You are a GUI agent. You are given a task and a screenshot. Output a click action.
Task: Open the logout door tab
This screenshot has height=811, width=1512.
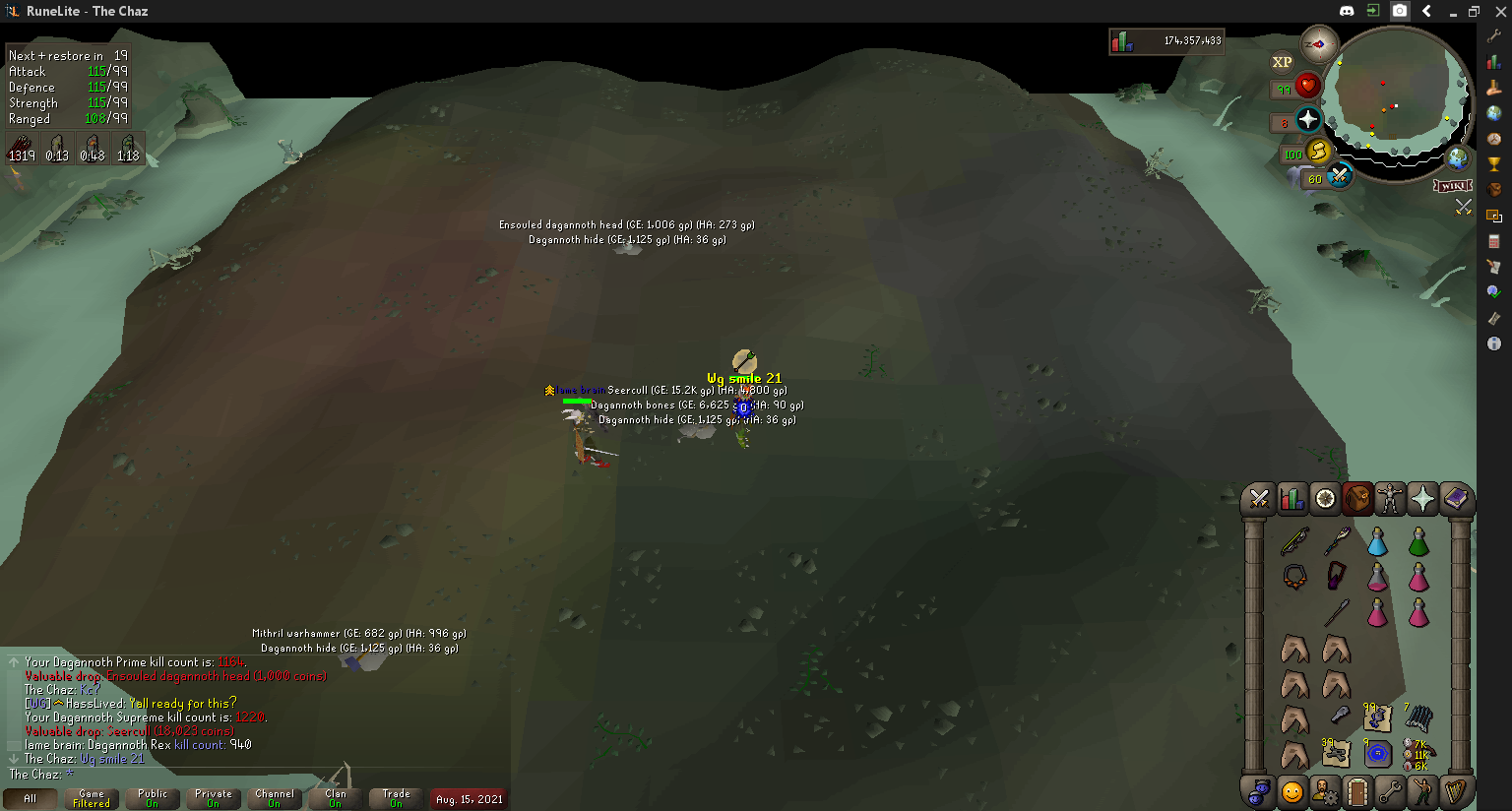coord(1357,790)
